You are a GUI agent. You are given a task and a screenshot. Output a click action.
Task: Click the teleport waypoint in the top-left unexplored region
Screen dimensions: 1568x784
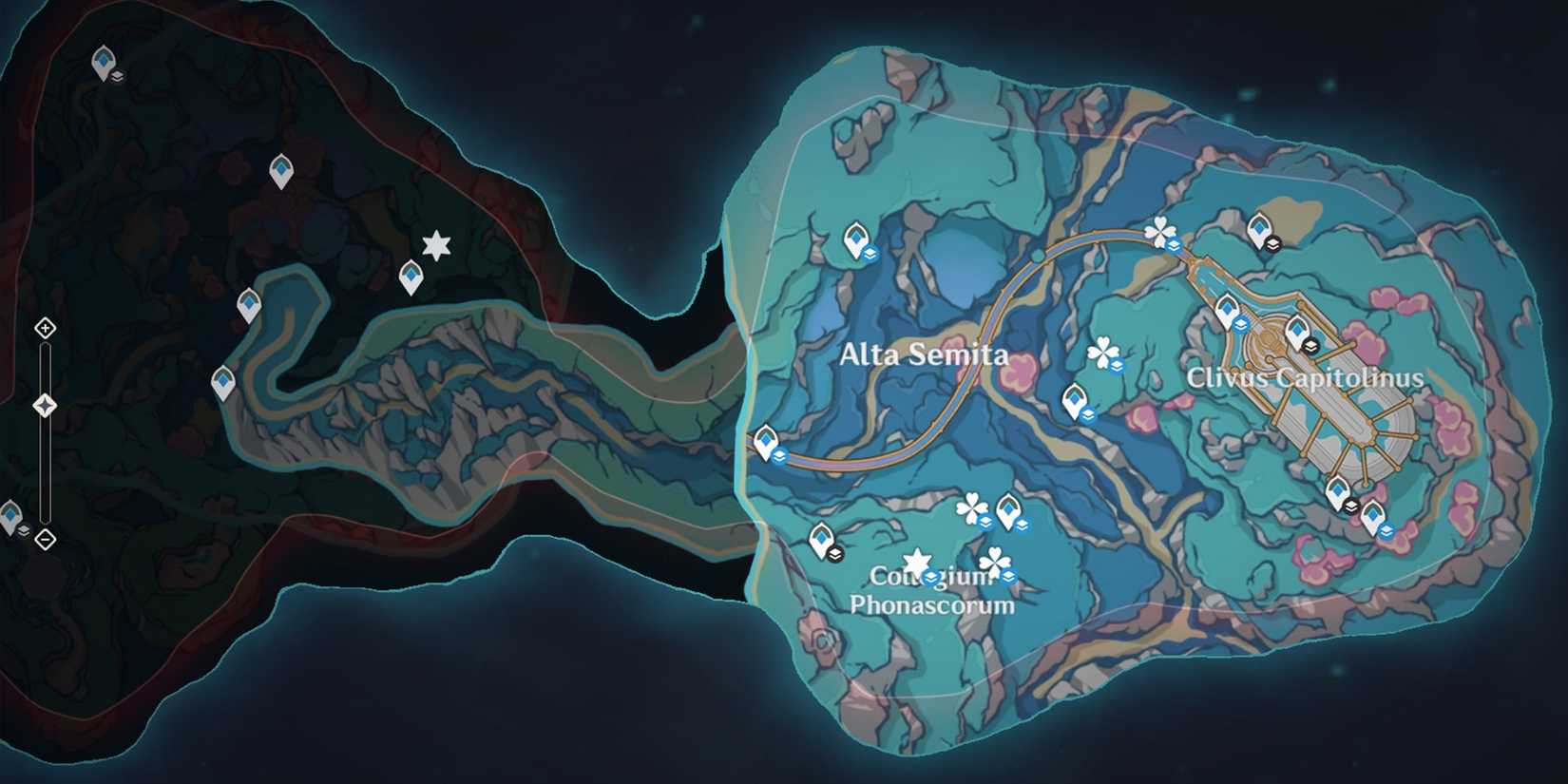point(105,60)
